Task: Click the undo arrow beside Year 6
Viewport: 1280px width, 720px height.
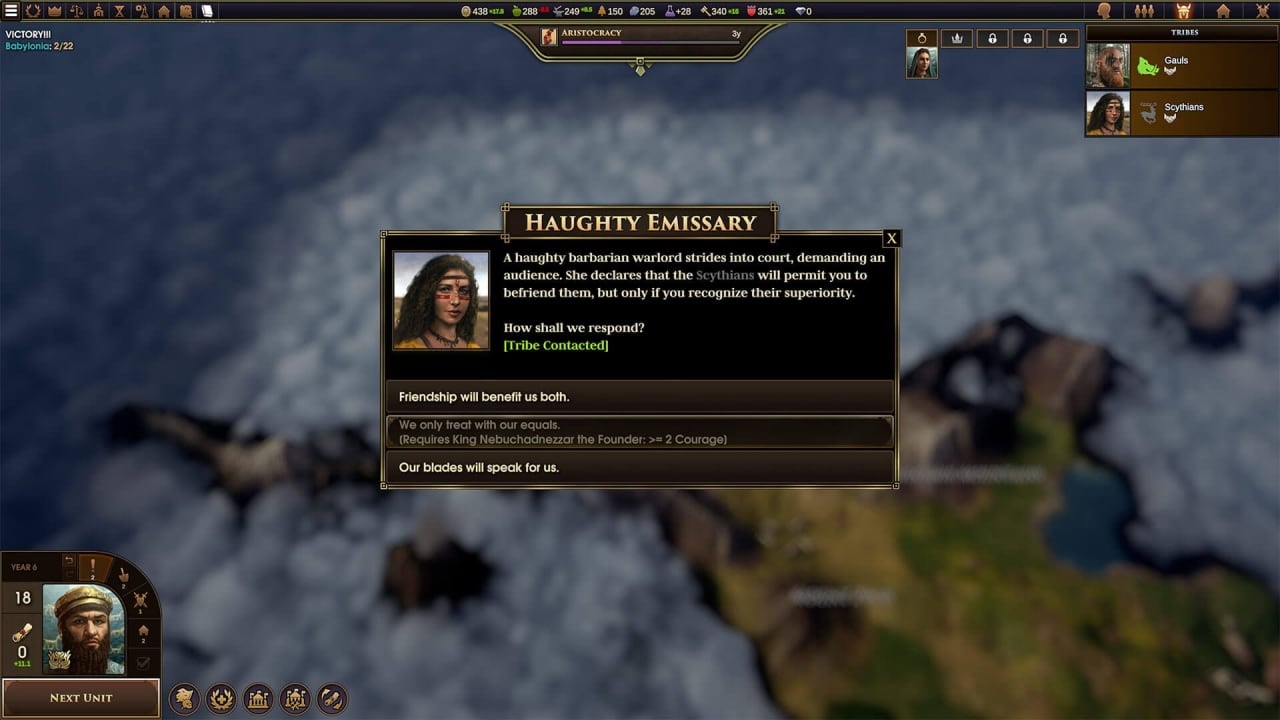Action: pos(68,563)
